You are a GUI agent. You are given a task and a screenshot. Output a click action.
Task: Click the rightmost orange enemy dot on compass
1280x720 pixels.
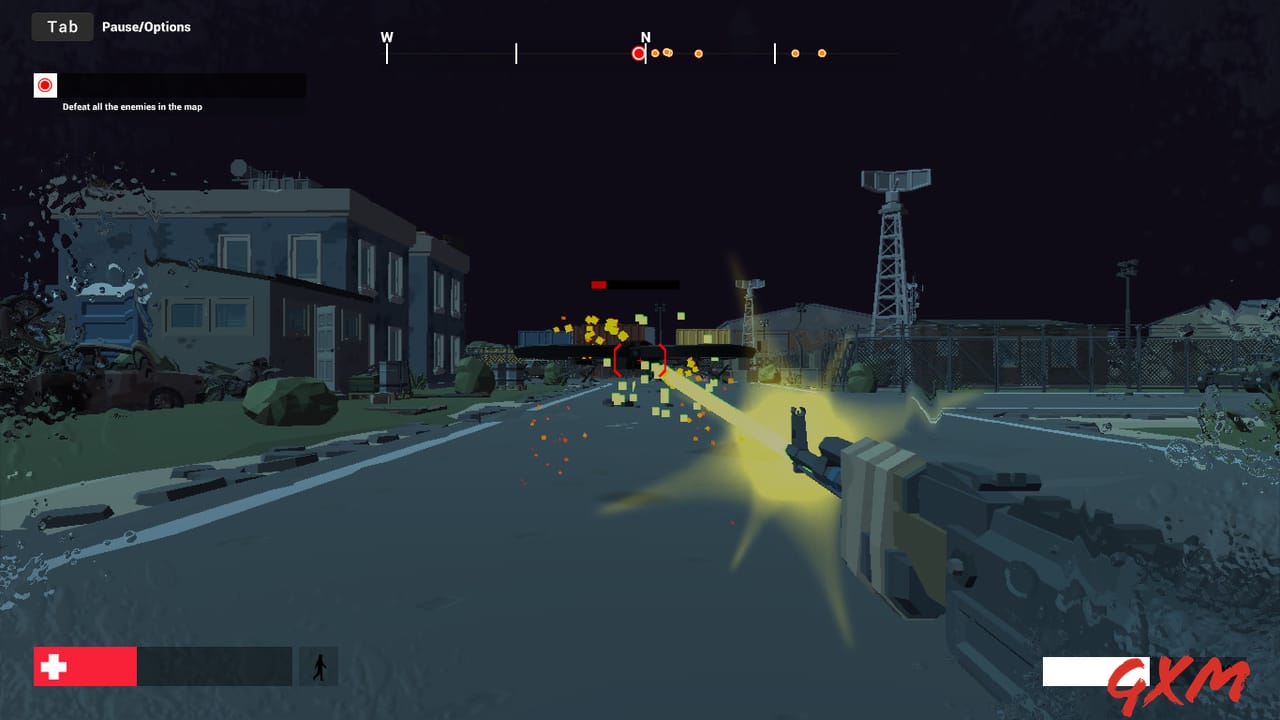[x=822, y=53]
